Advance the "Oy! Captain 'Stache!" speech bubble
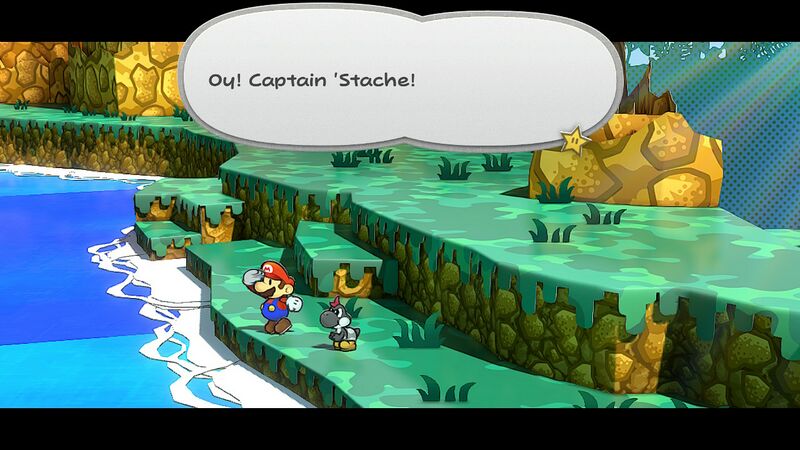This screenshot has width=800, height=450. pyautogui.click(x=400, y=78)
